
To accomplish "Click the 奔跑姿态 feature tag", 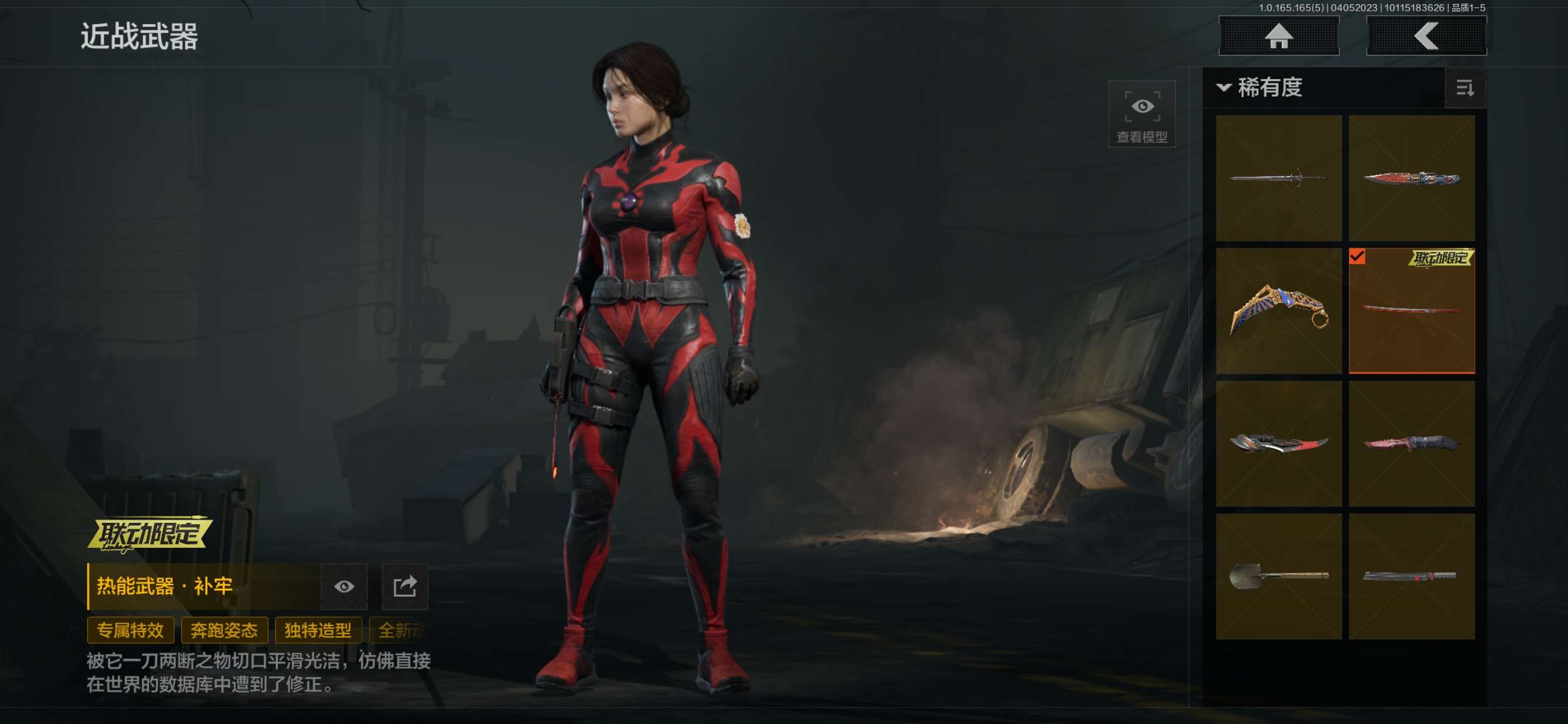I will point(224,630).
